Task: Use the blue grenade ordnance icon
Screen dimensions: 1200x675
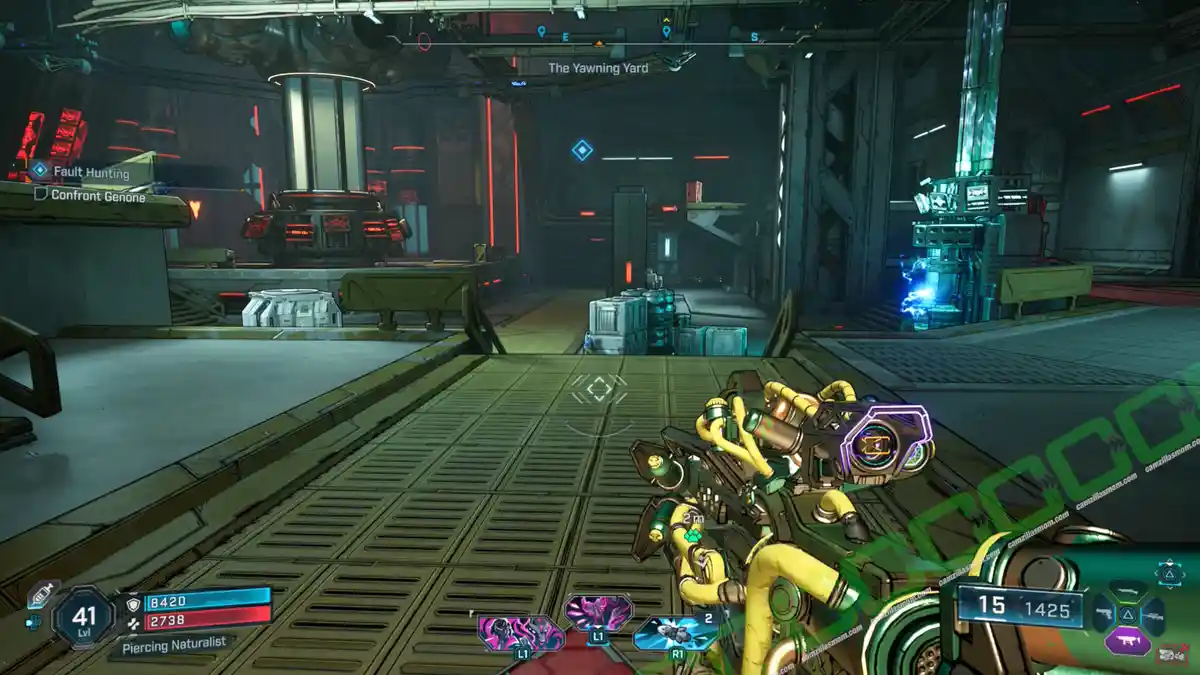Action: [x=673, y=632]
